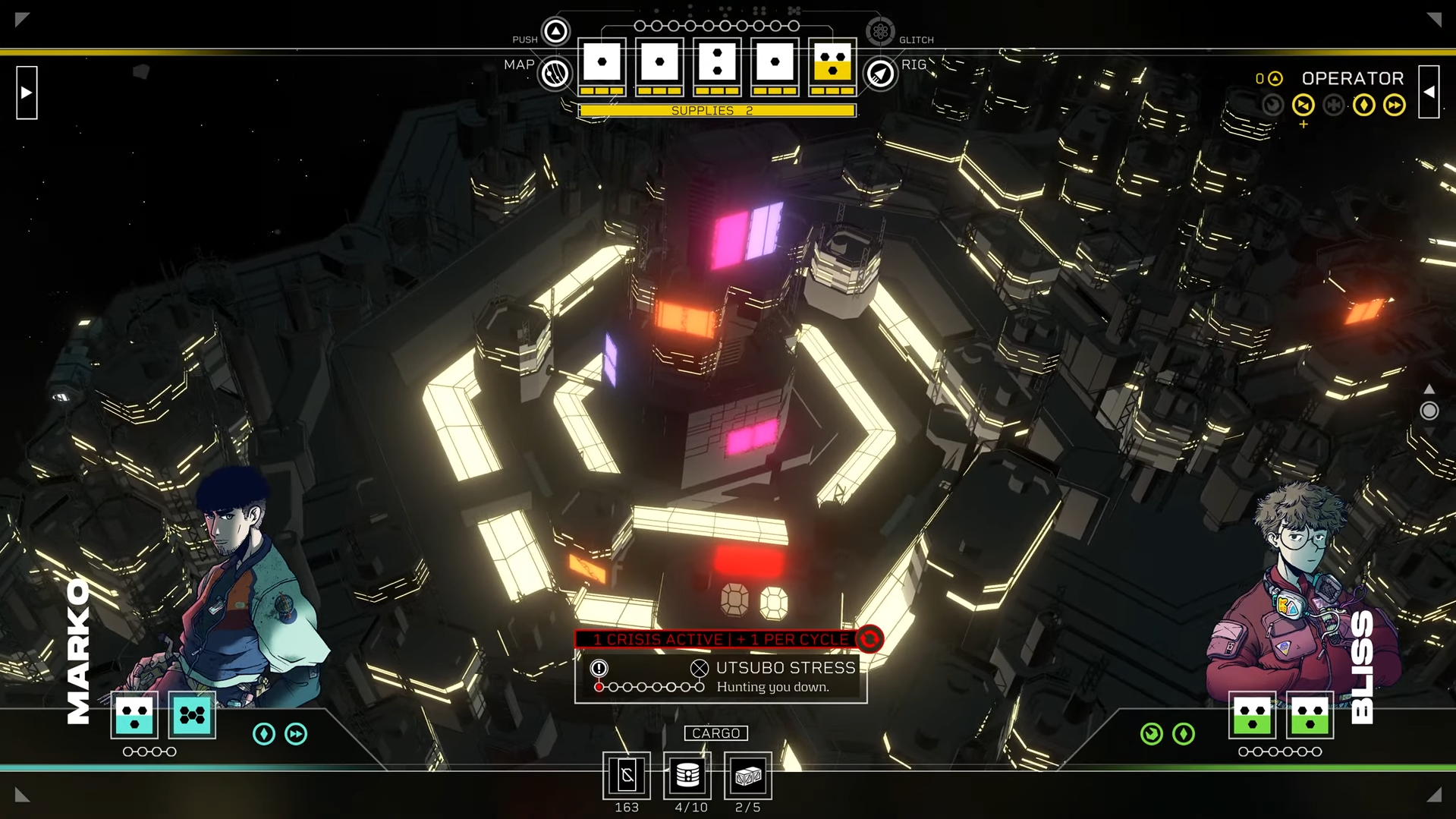Collapse the Operator panel arrow
Viewport: 1456px width, 819px height.
point(1429,93)
